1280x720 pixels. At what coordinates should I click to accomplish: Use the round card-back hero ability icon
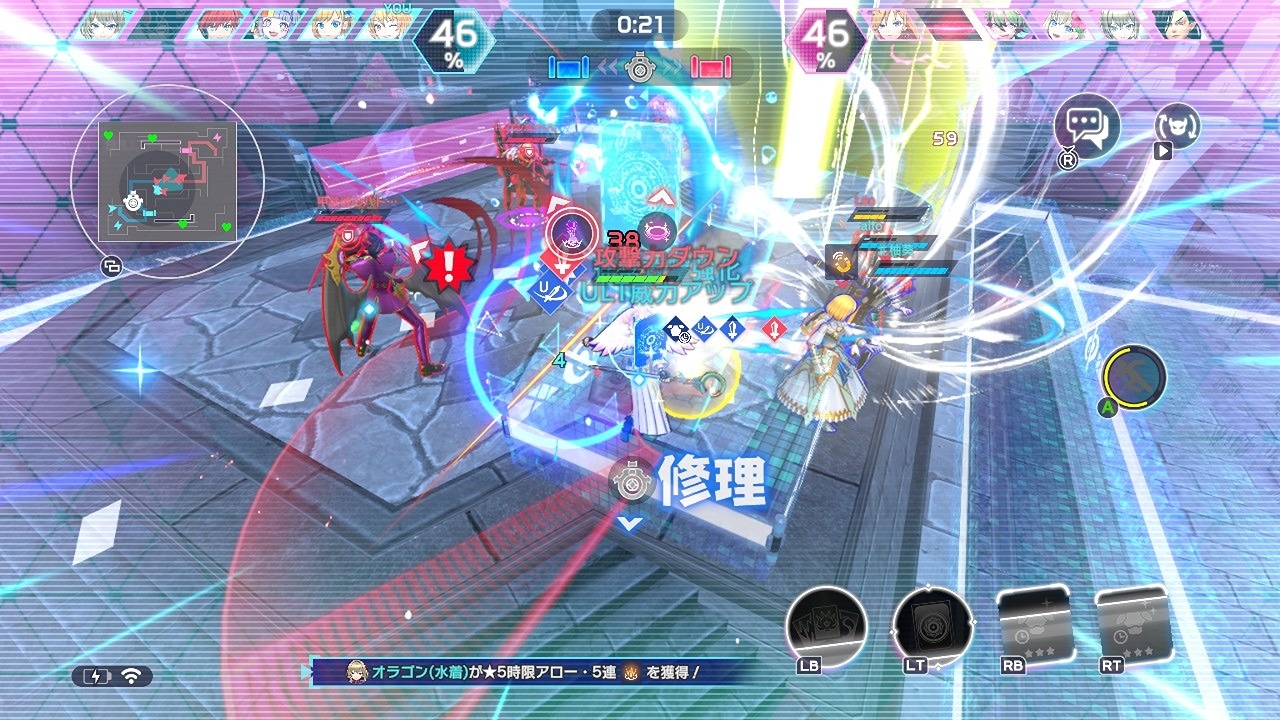pos(932,627)
